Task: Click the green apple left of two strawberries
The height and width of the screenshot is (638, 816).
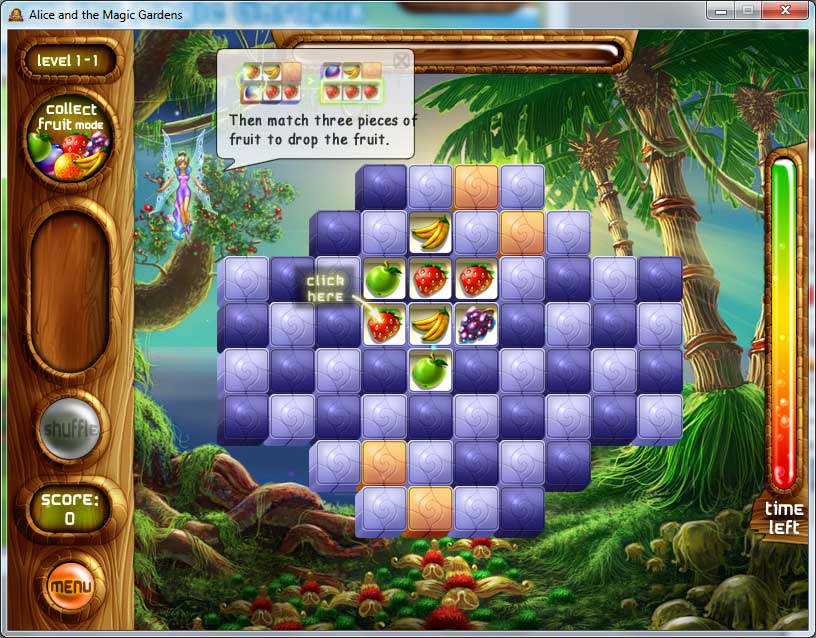Action: point(383,279)
